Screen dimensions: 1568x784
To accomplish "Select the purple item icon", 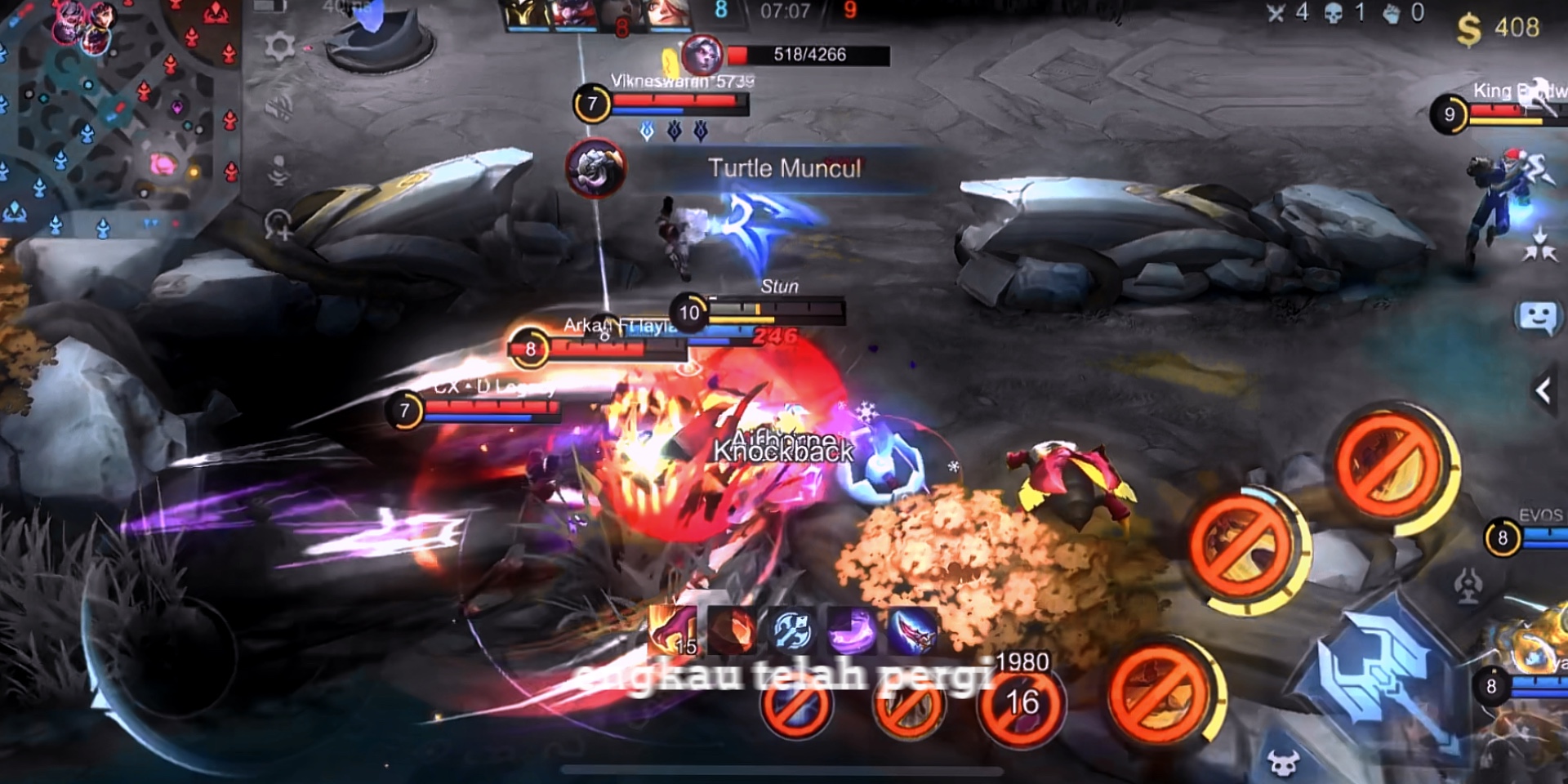I will [x=852, y=630].
